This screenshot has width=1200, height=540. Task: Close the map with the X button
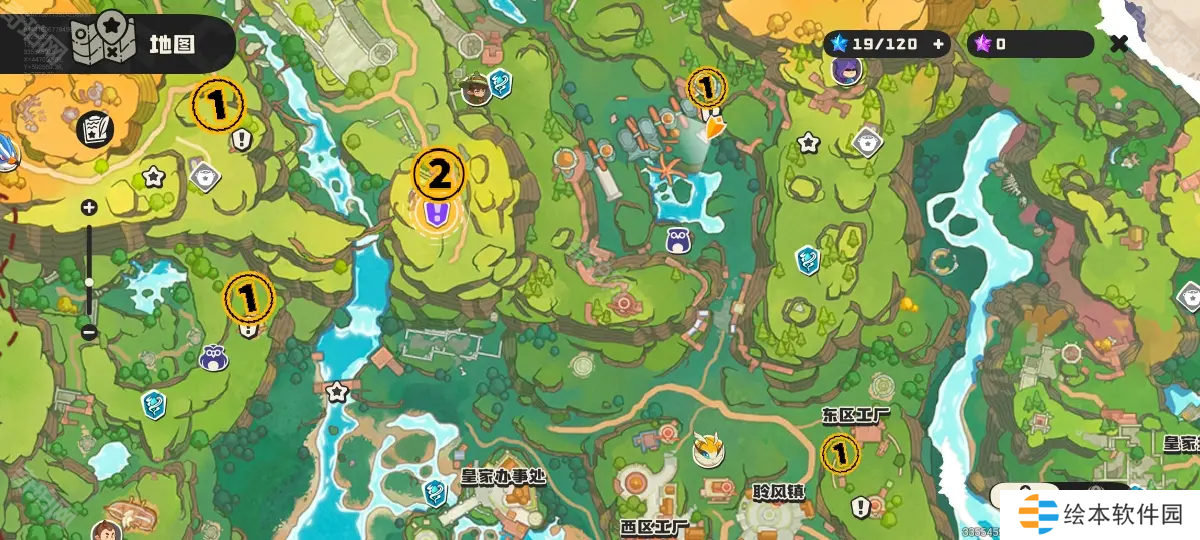point(1119,44)
